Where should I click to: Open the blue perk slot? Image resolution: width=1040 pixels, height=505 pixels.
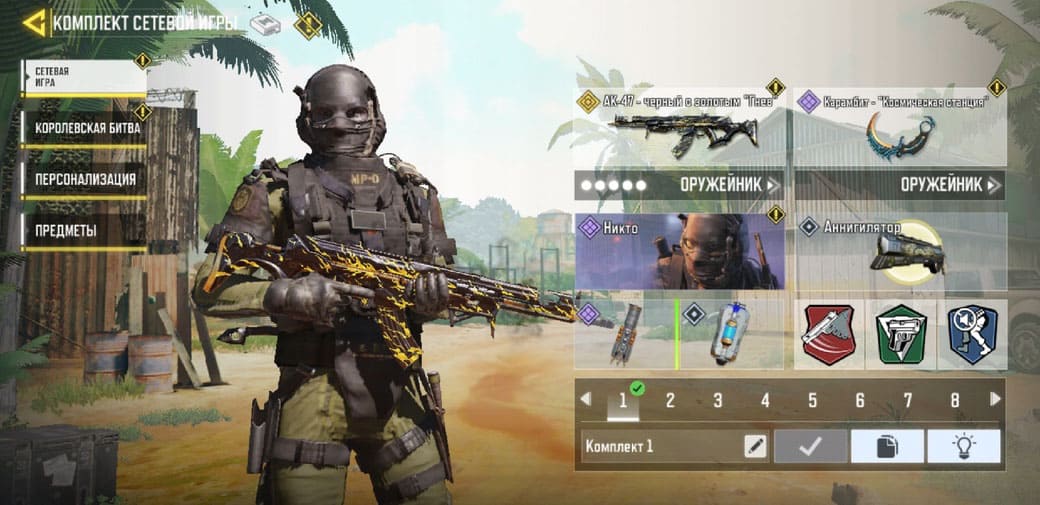[972, 334]
